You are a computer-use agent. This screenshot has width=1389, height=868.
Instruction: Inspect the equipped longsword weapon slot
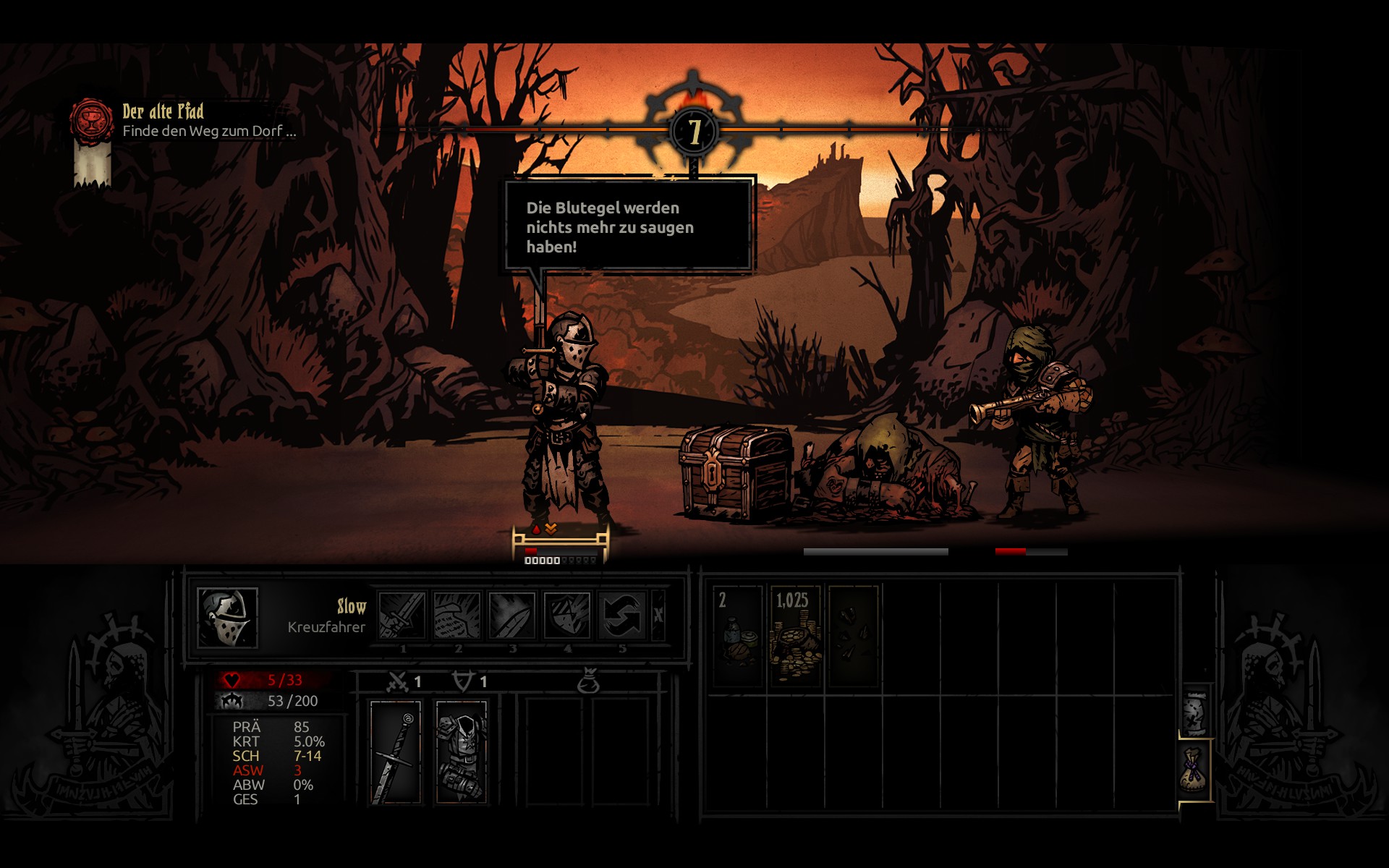click(396, 752)
